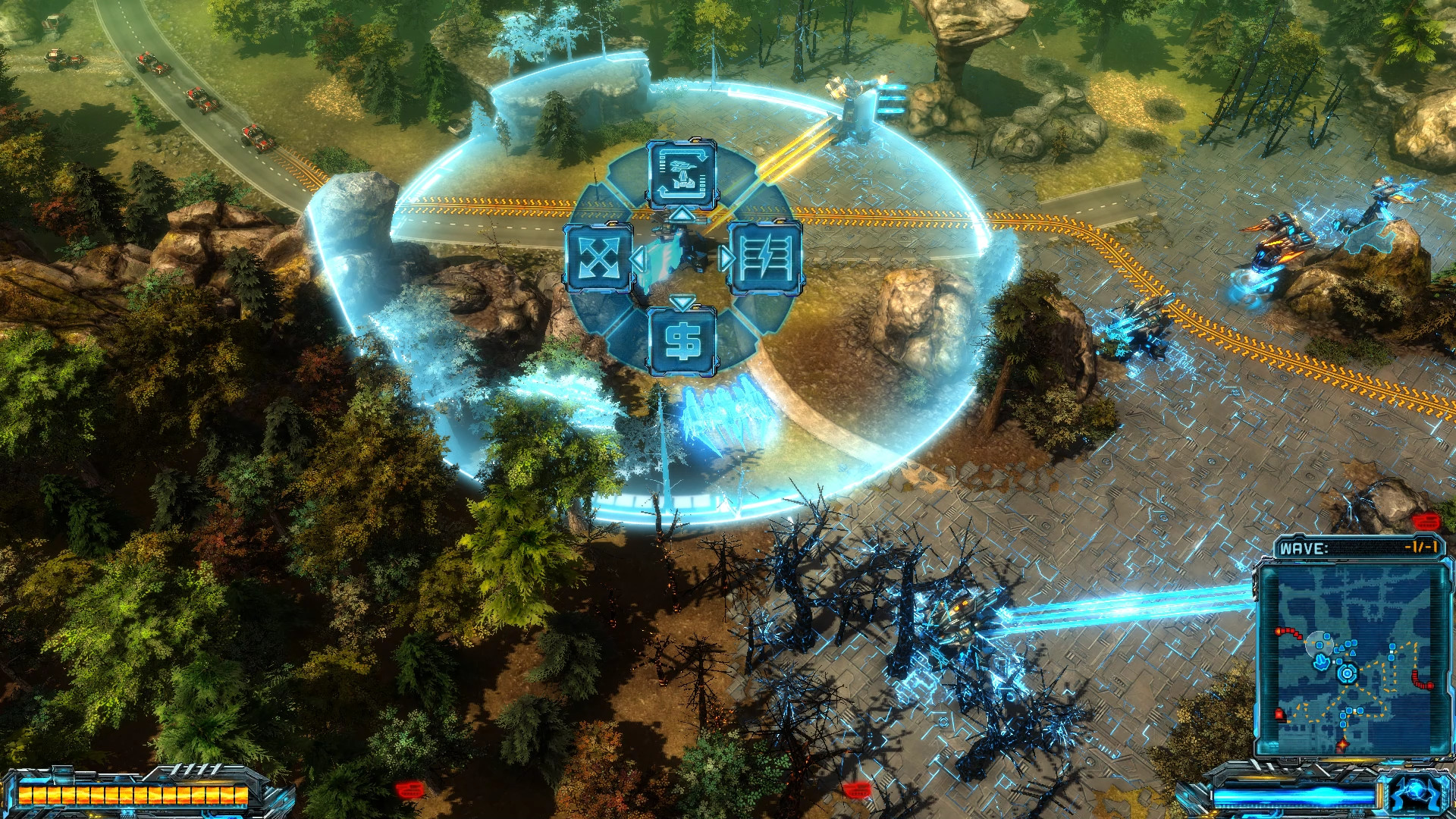Click the orange explosion marker on the minimap
Image resolution: width=1456 pixels, height=819 pixels.
[x=1342, y=743]
